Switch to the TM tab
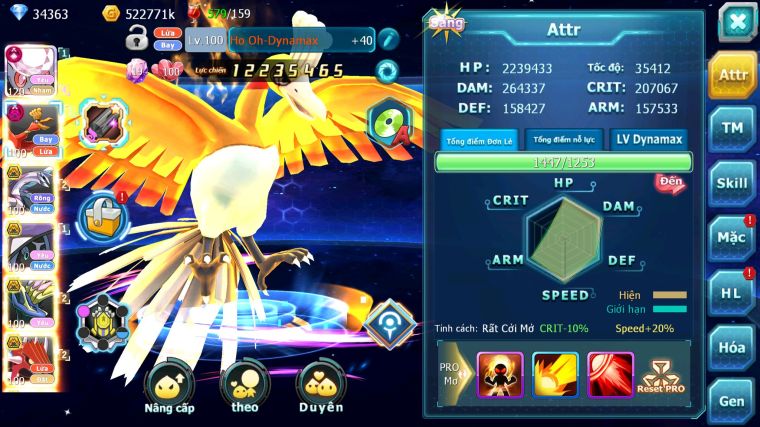760x427 pixels. pos(733,128)
